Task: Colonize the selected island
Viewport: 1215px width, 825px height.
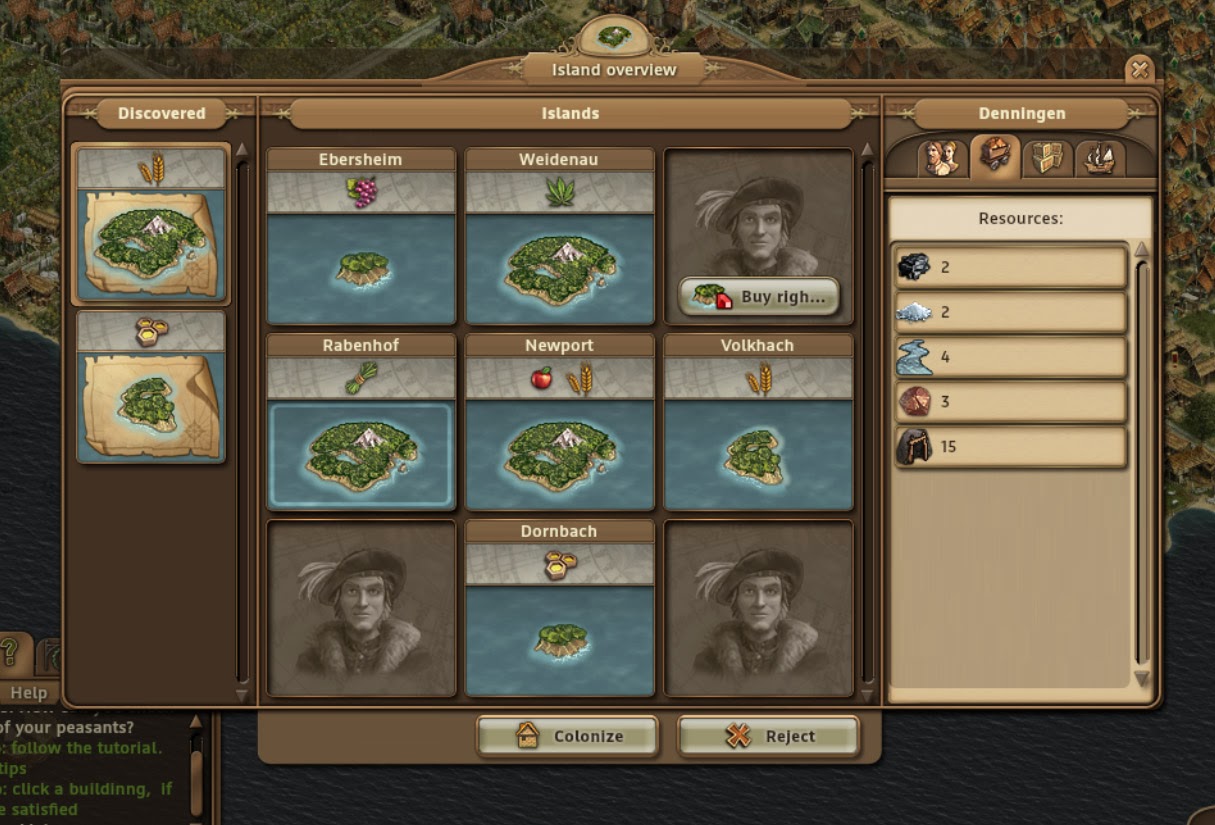Action: tap(567, 736)
